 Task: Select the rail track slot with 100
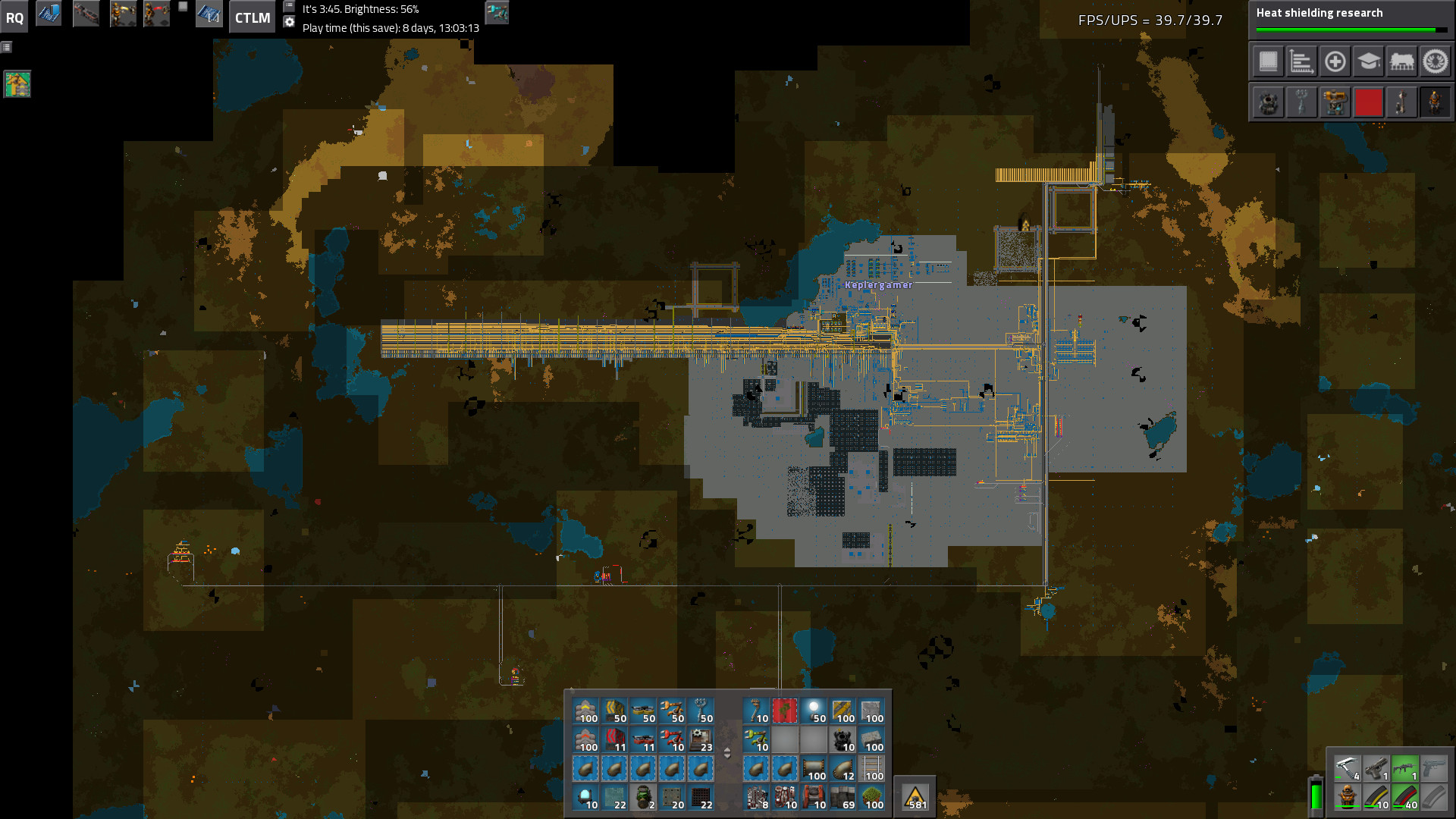872,768
